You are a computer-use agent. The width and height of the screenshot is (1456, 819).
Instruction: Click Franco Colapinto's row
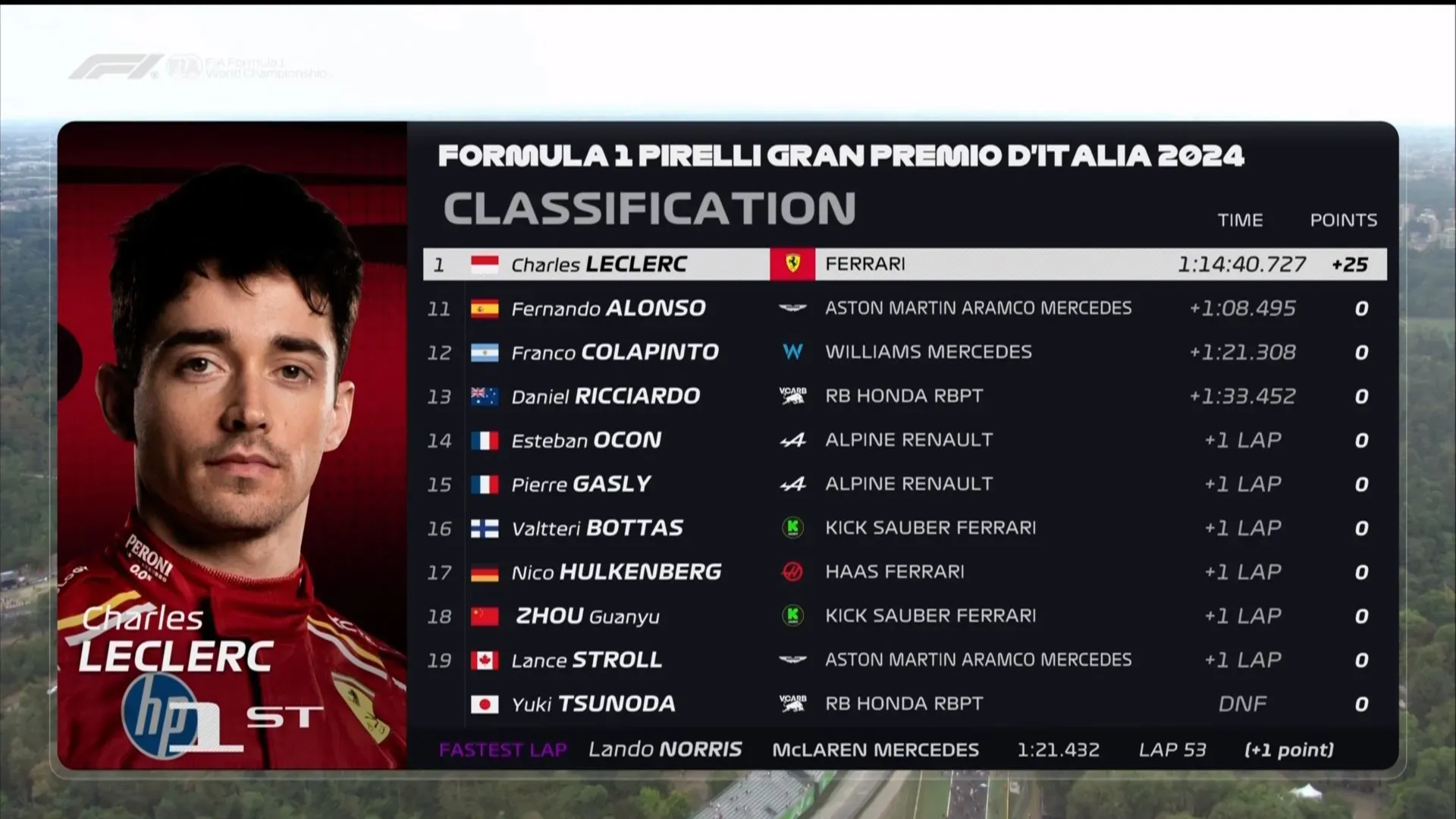coord(902,353)
